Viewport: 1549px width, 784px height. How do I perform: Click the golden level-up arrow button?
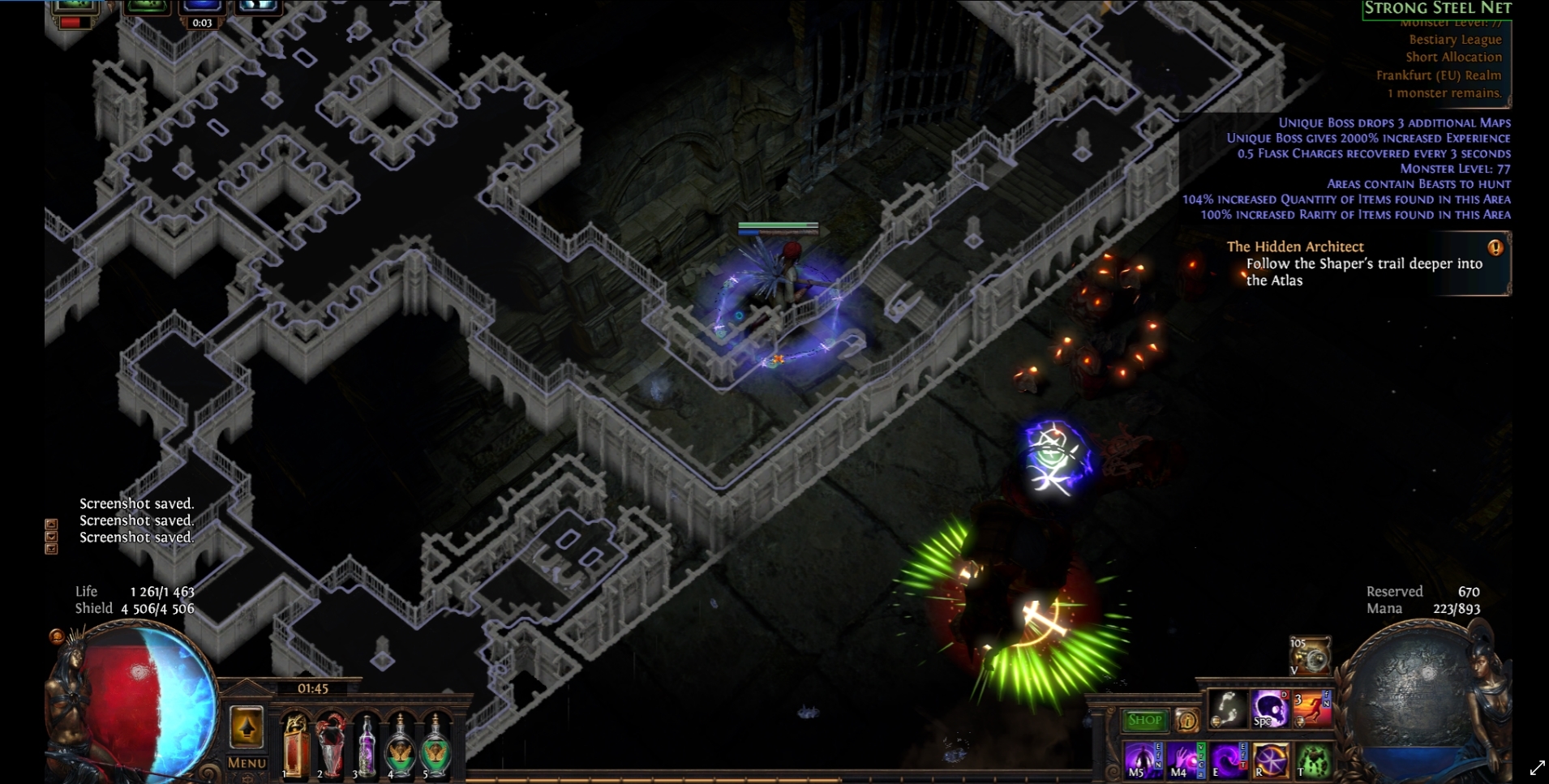pyautogui.click(x=247, y=726)
